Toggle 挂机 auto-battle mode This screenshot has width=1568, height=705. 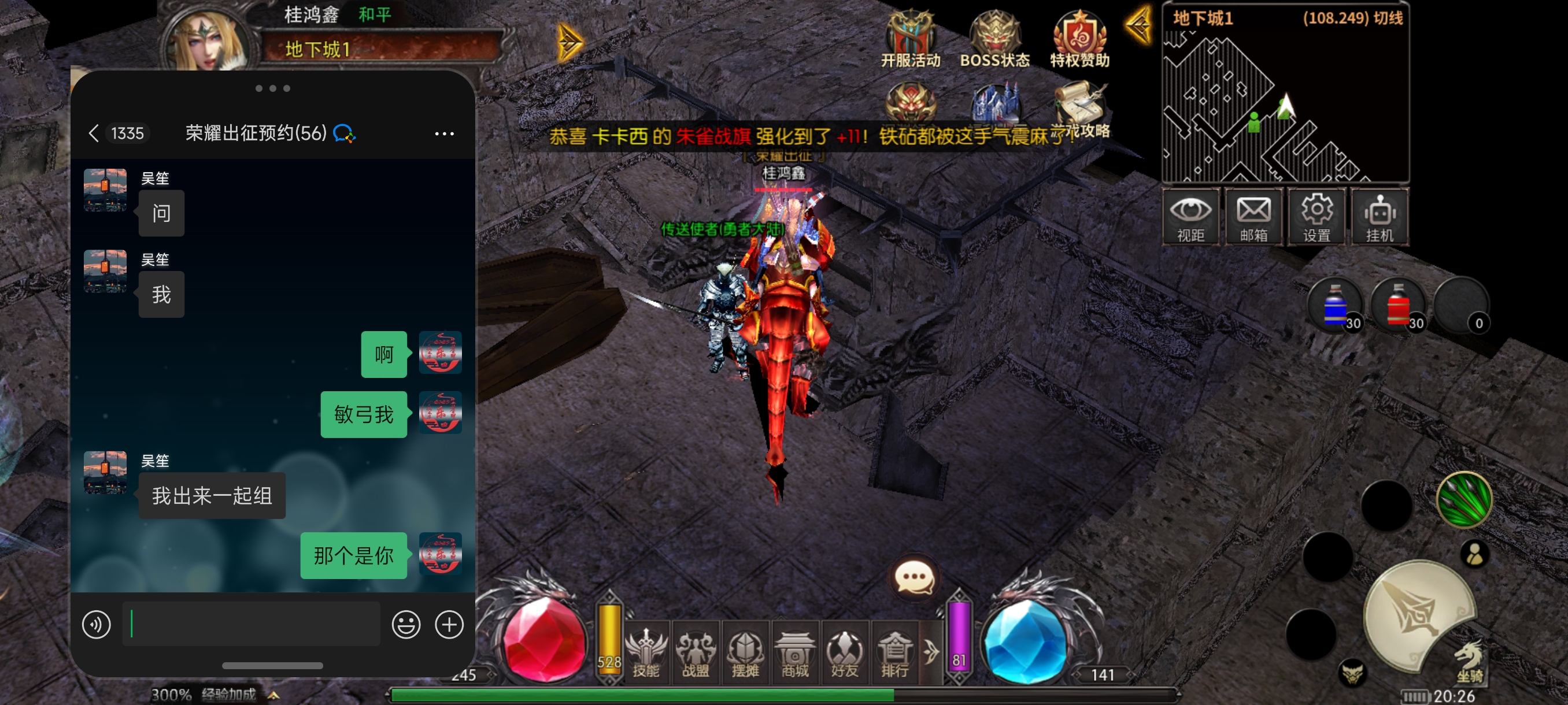1380,217
